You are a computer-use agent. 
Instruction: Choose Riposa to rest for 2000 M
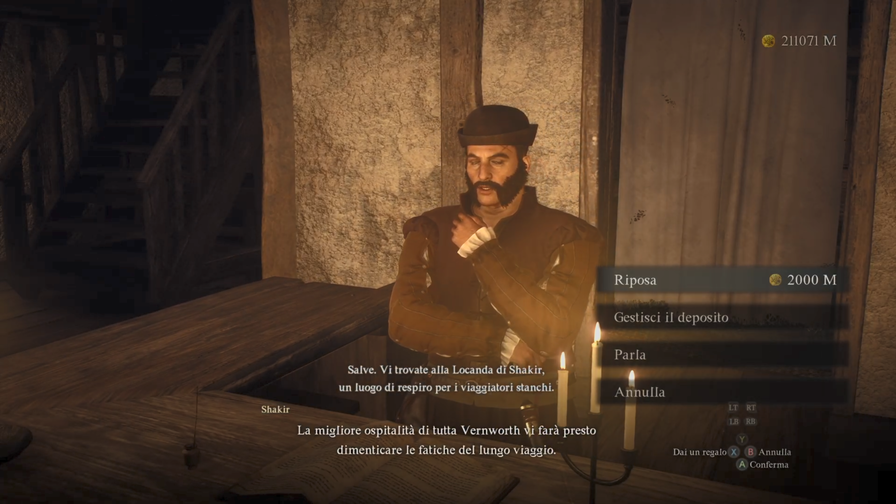pyautogui.click(x=723, y=280)
